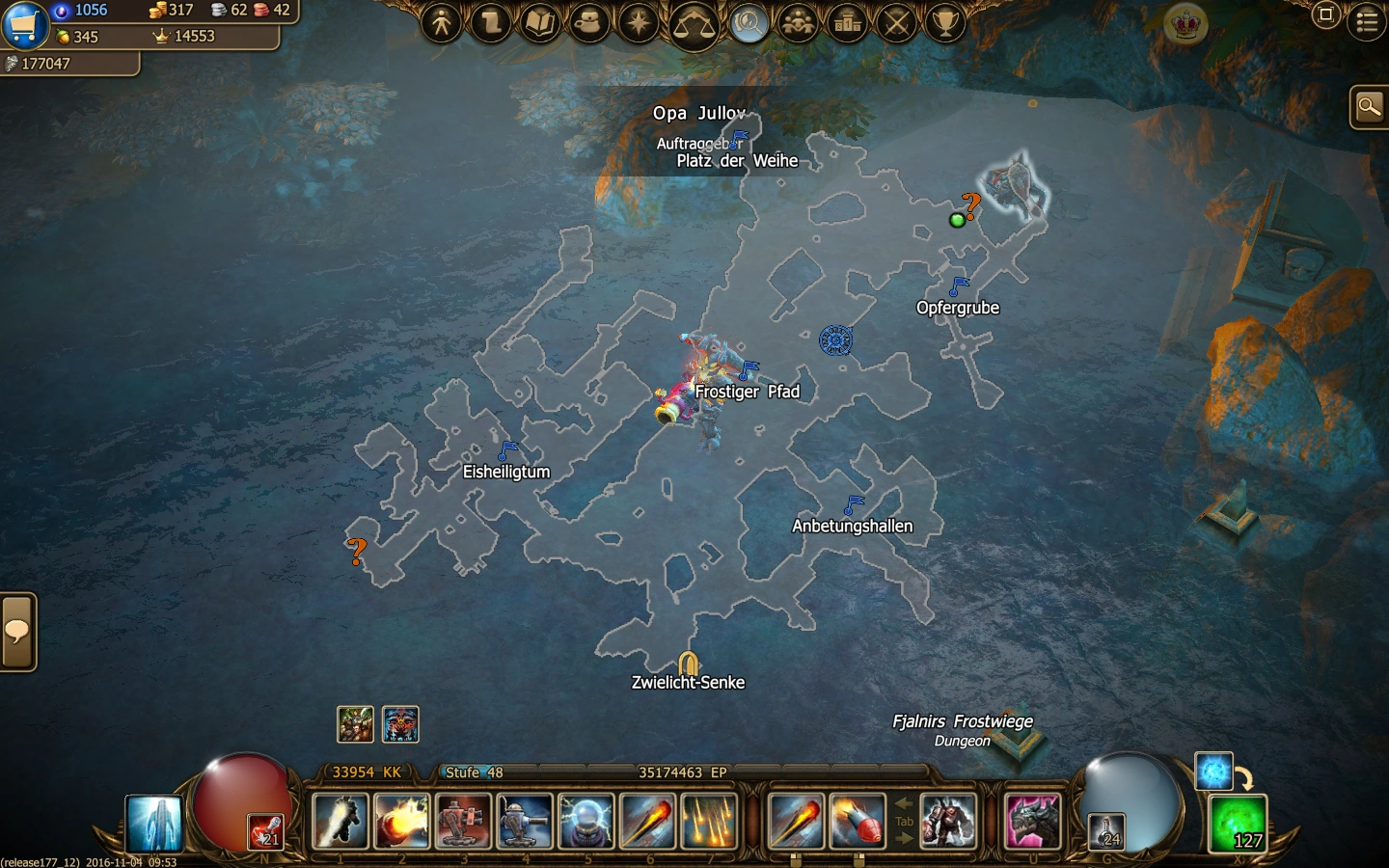
Task: Open the group of people icon
Action: (798, 22)
